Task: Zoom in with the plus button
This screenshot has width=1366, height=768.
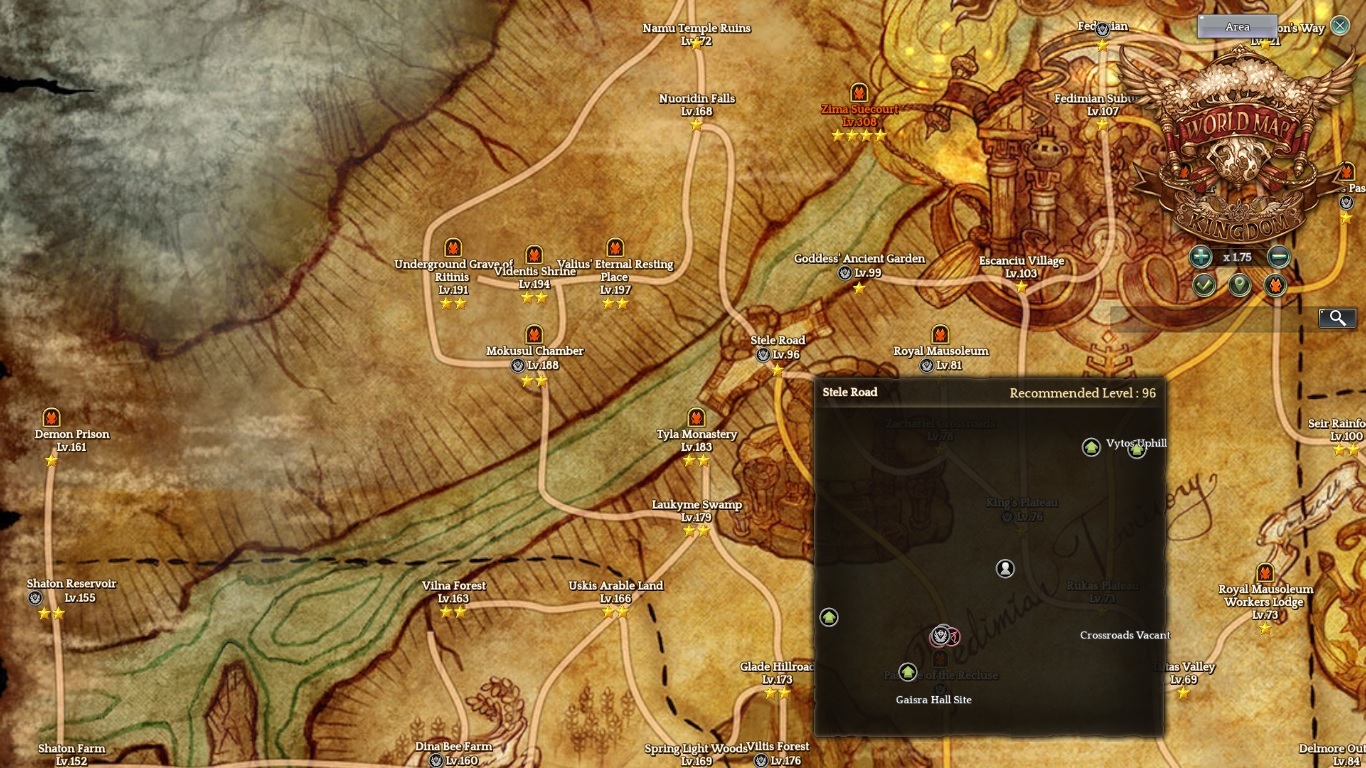Action: coord(1201,257)
